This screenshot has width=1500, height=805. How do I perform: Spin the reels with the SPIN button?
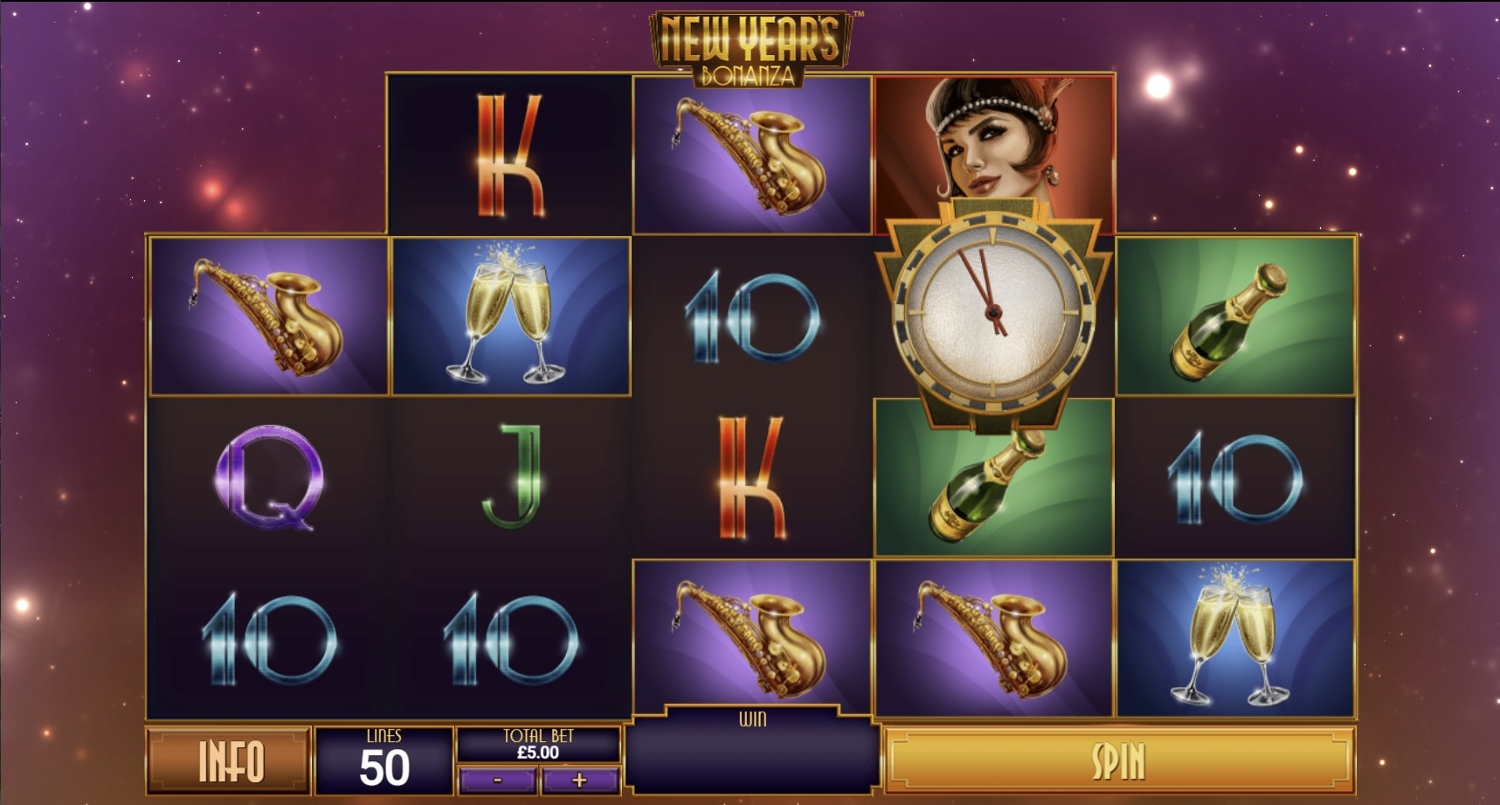tap(1119, 761)
